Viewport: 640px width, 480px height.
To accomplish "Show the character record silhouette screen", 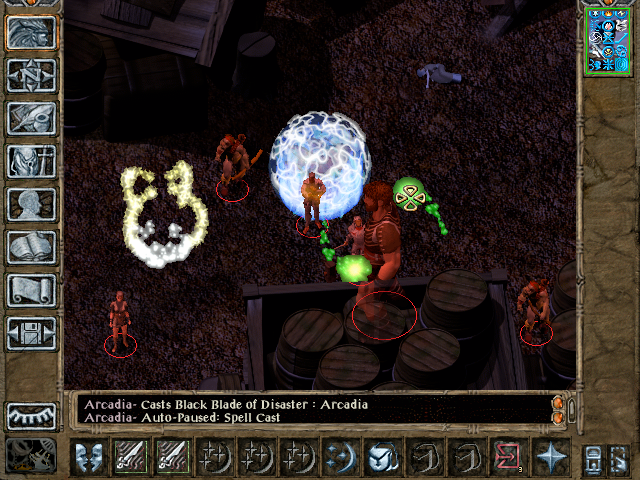I will [x=32, y=204].
